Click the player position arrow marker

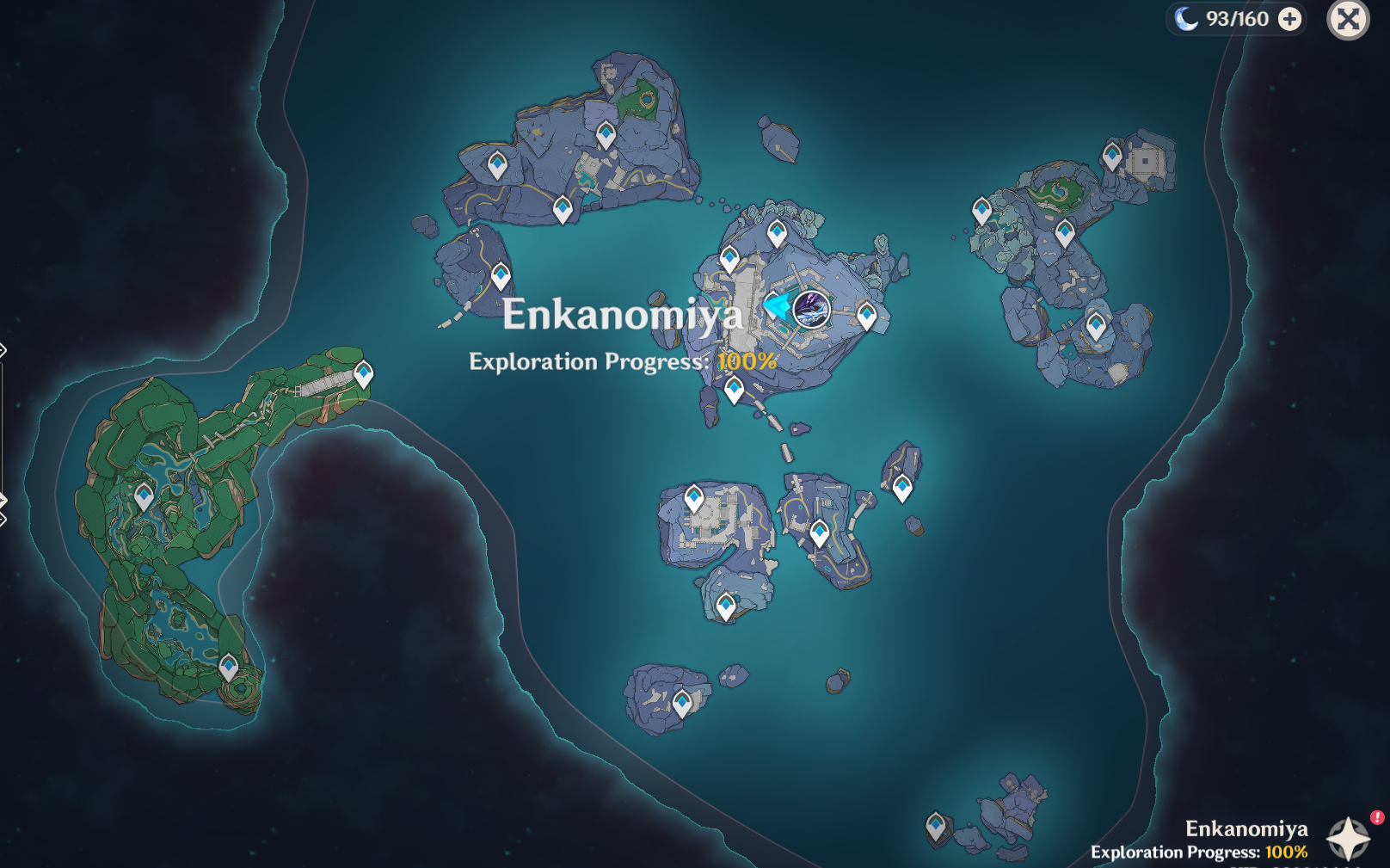pos(777,305)
